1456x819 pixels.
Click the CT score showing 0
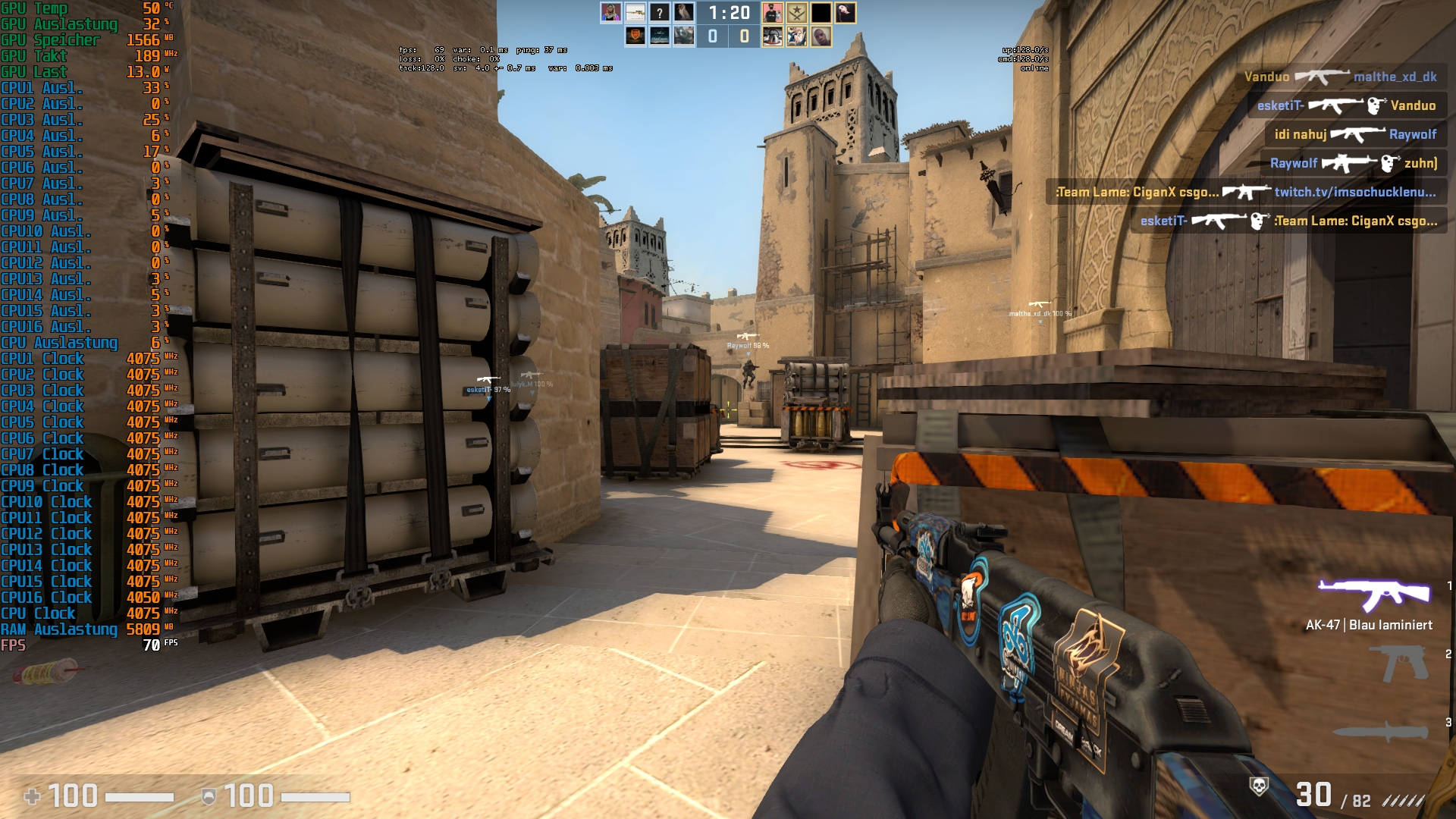click(x=713, y=36)
